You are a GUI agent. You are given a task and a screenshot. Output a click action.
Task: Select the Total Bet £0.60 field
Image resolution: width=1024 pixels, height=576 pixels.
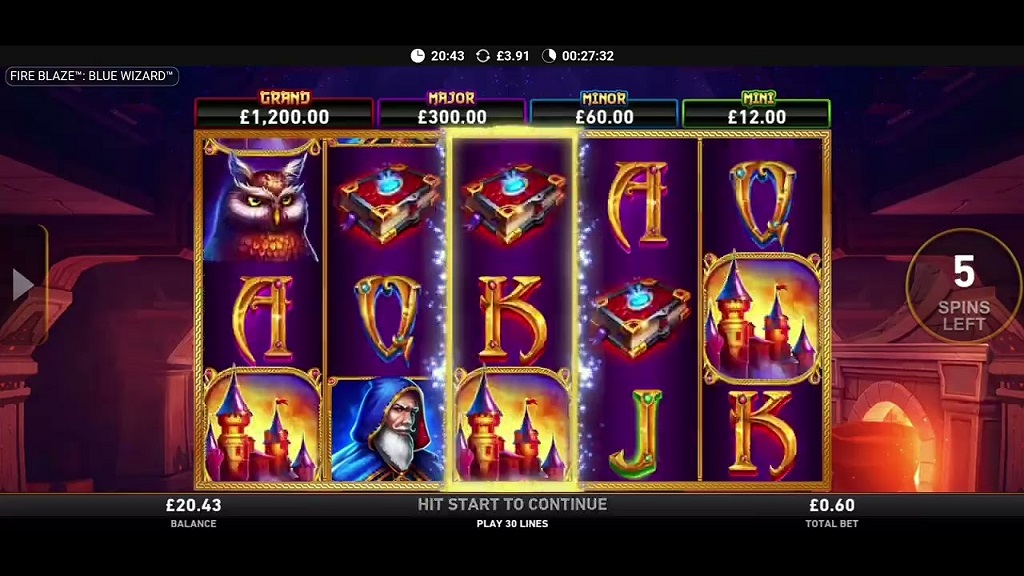(831, 512)
